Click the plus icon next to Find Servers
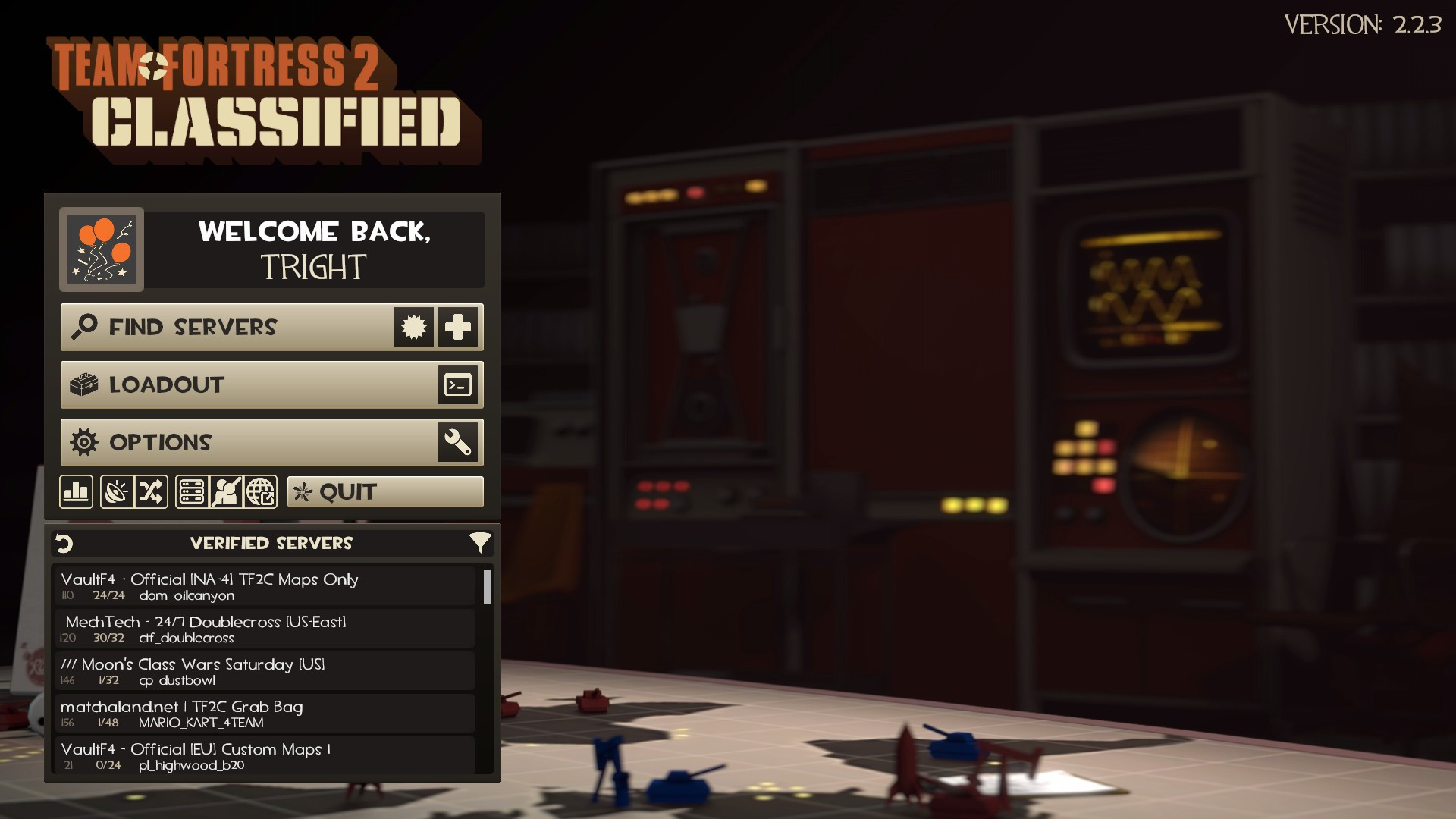 458,327
